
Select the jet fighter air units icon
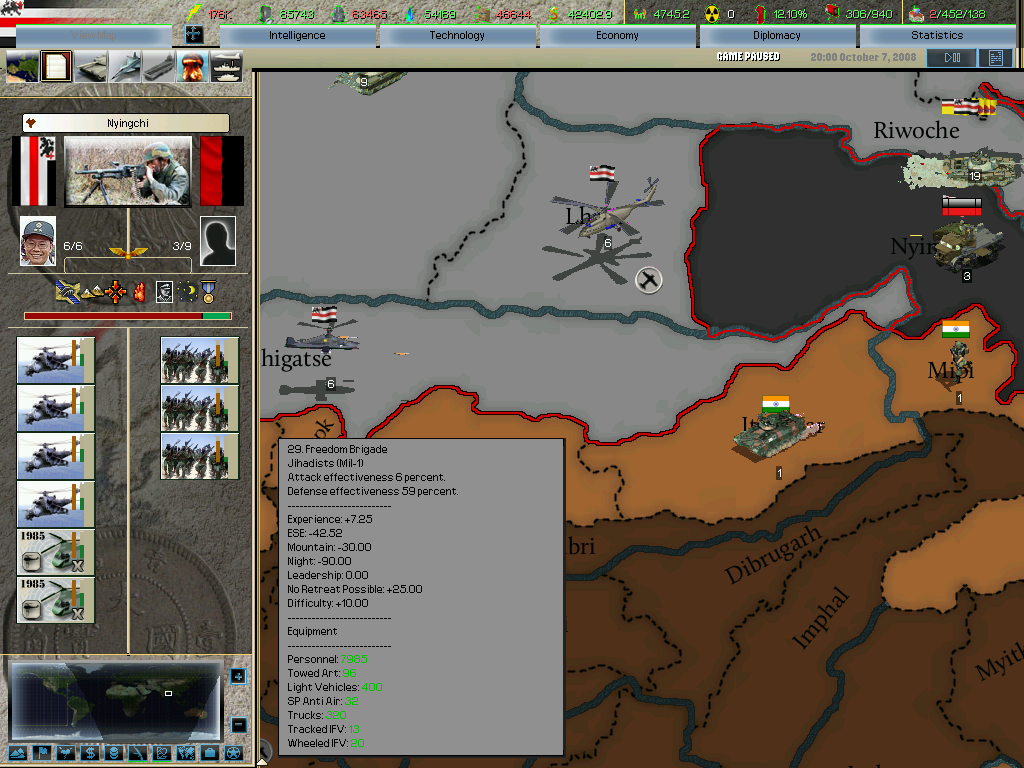tap(125, 67)
